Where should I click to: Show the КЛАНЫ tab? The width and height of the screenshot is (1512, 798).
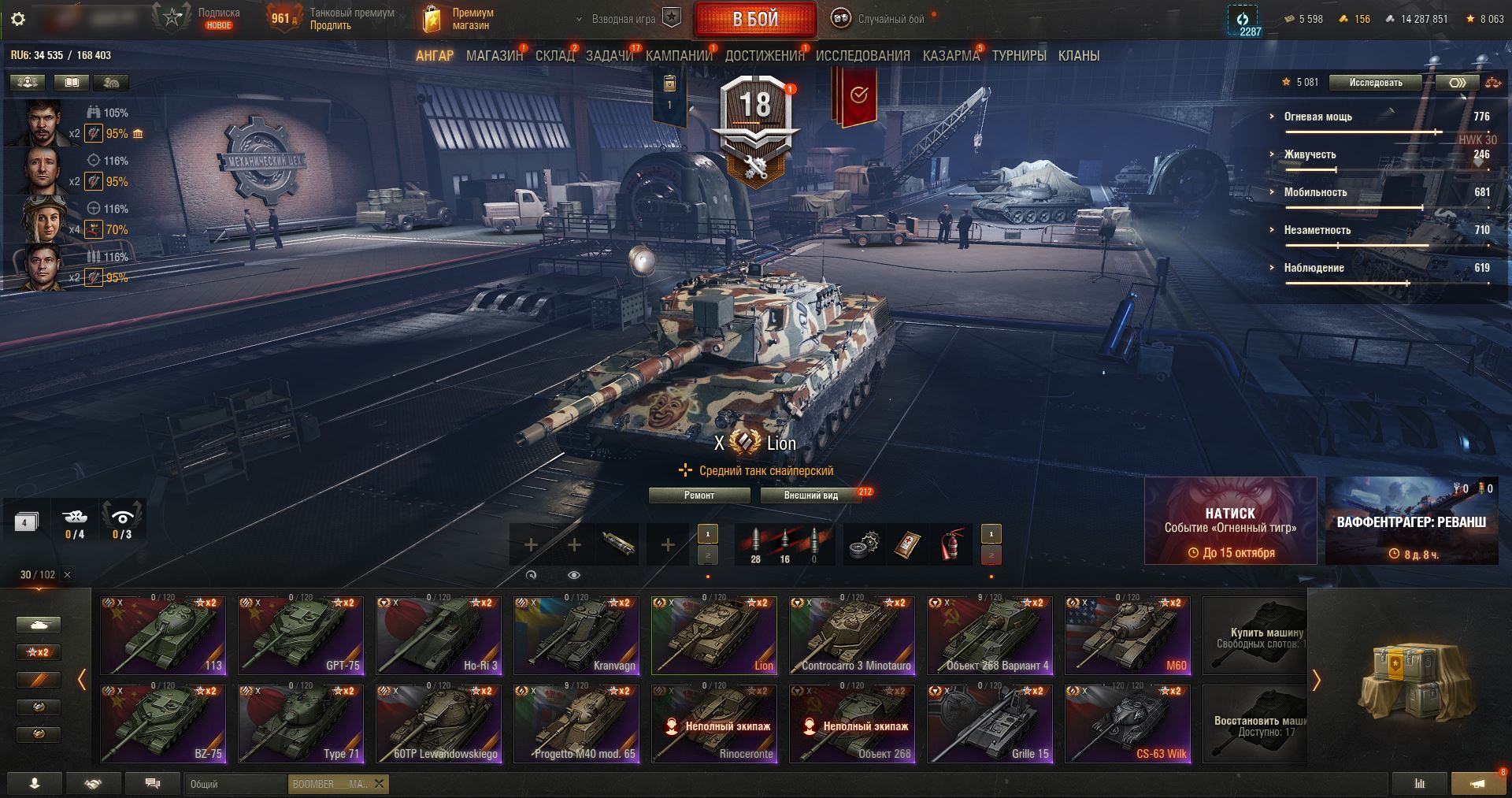[1078, 56]
